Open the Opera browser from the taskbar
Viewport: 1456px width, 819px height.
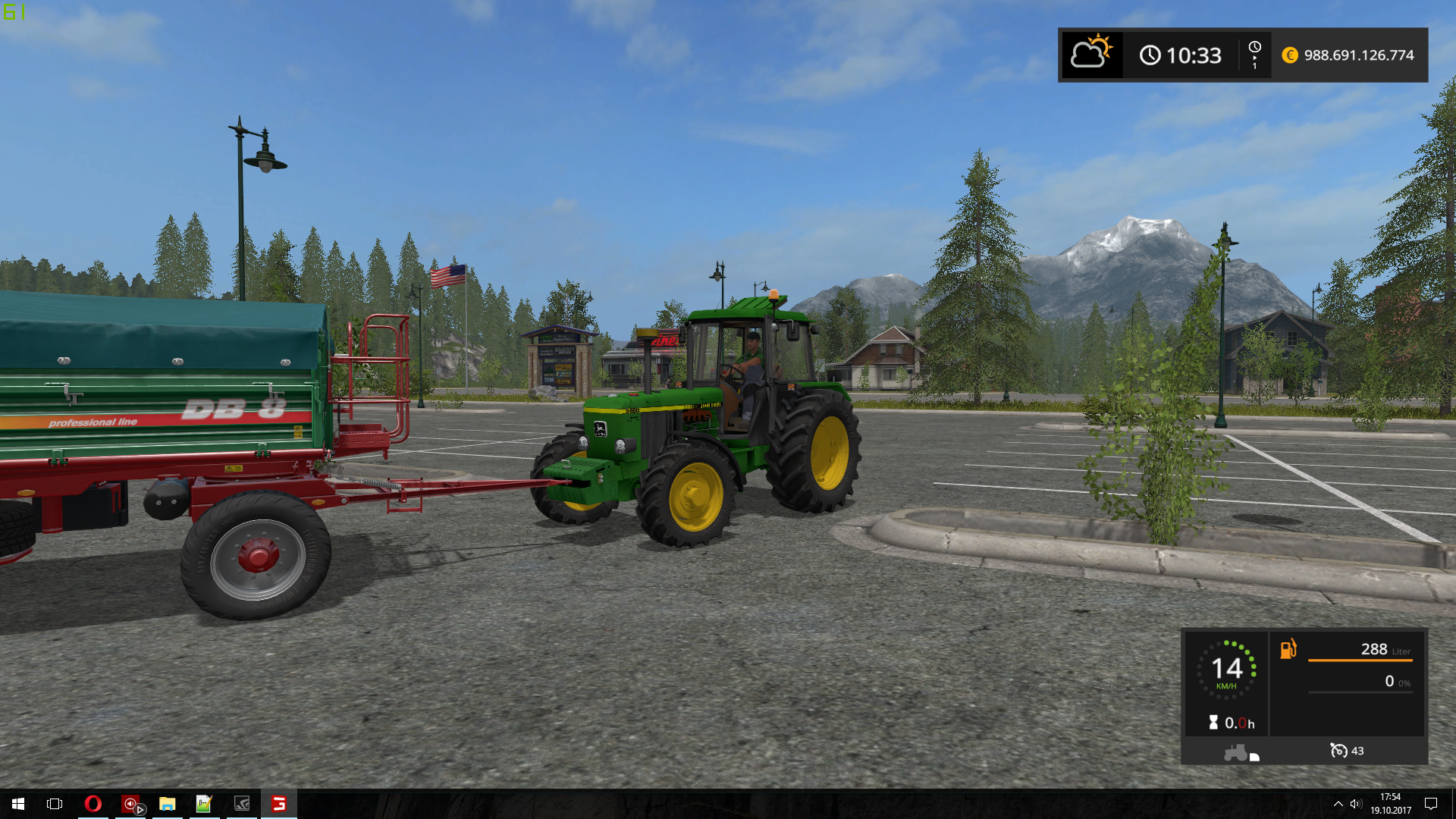[93, 804]
